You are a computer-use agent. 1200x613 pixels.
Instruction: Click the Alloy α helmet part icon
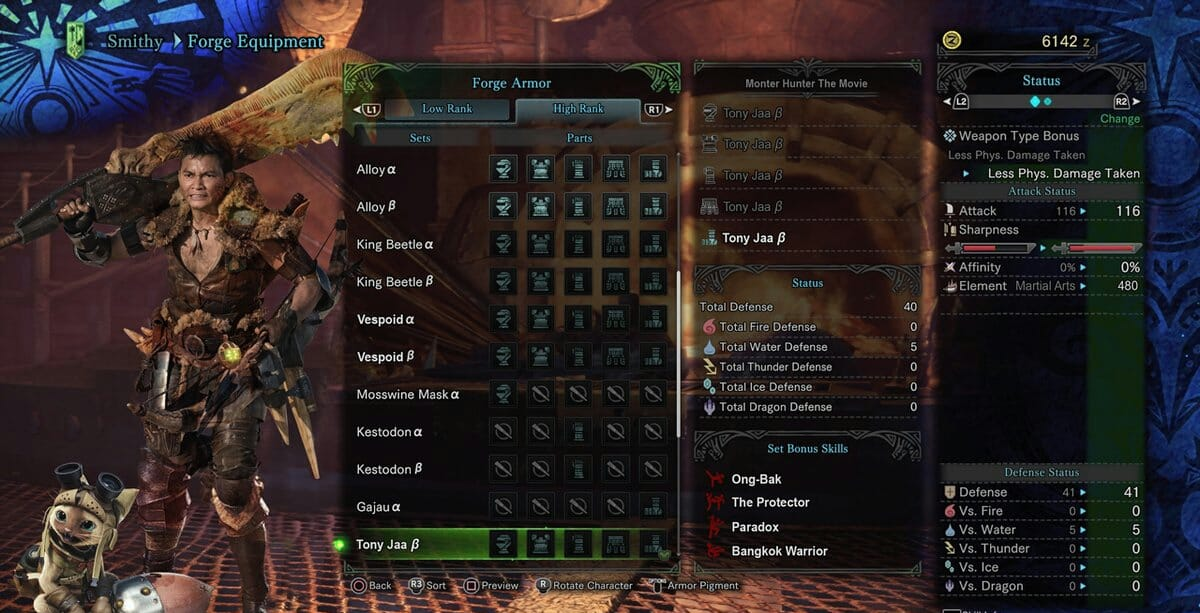[503, 169]
